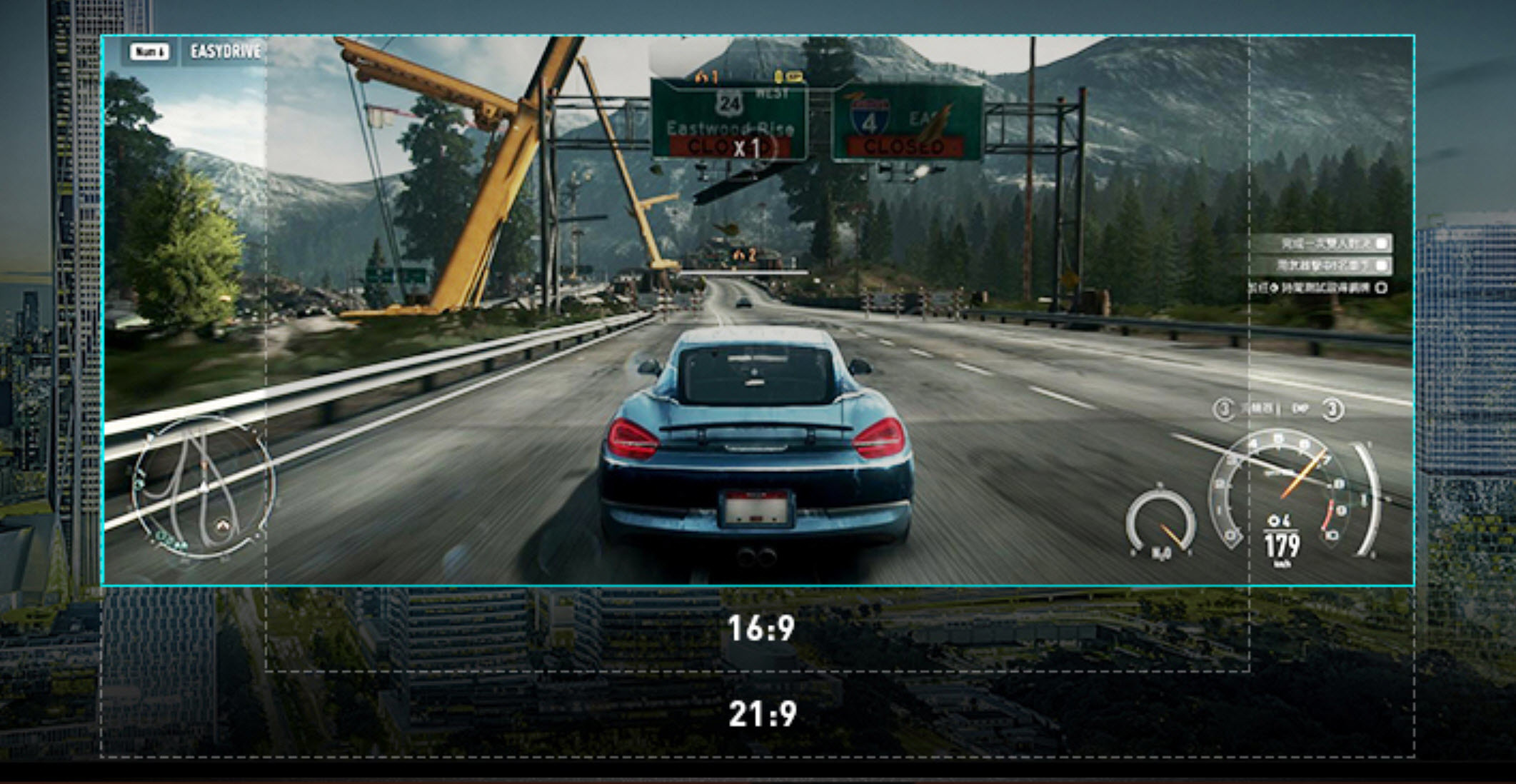Click the circular route minimap
The height and width of the screenshot is (784, 1516).
click(204, 488)
